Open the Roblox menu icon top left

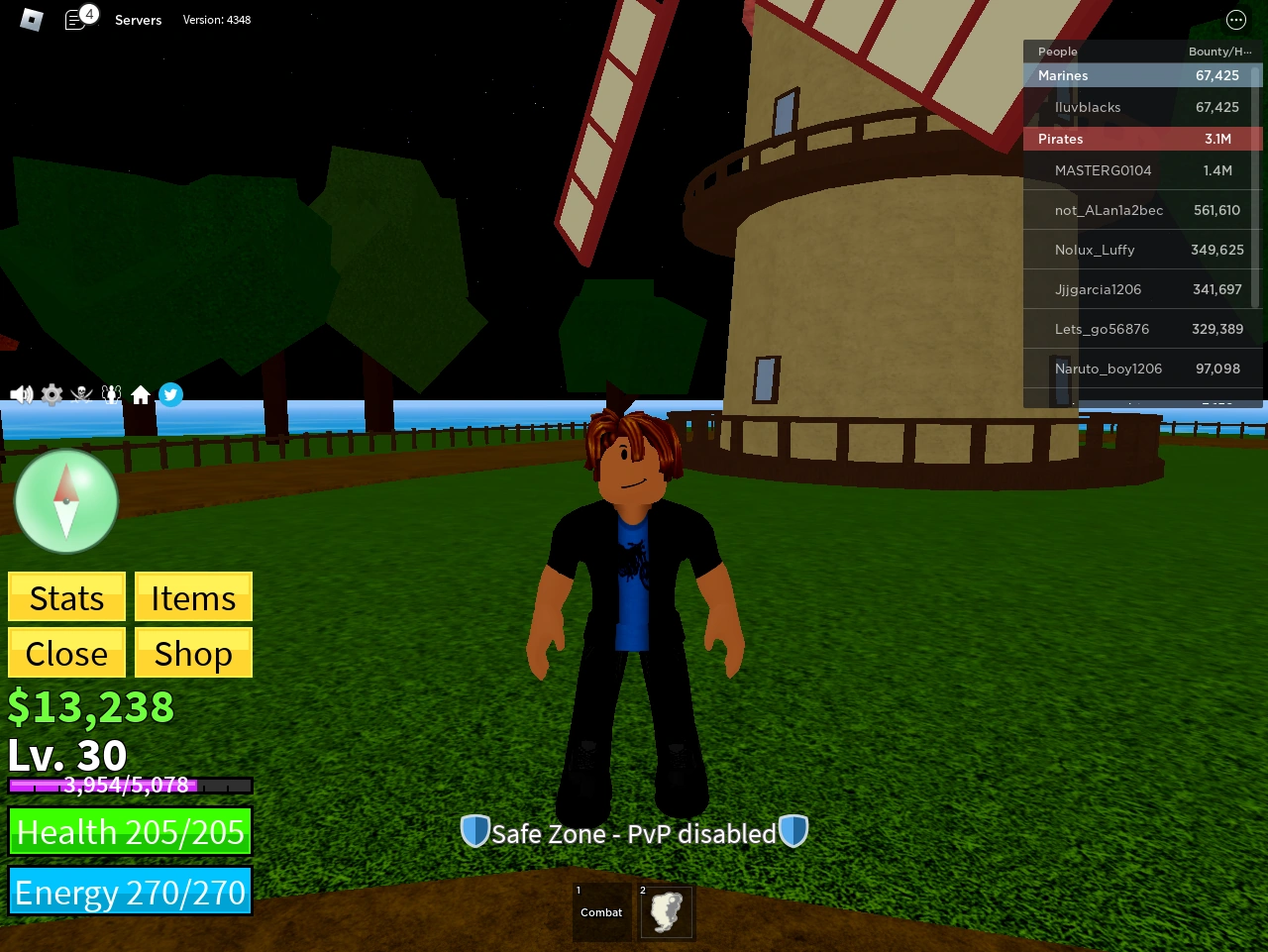pos(31,20)
